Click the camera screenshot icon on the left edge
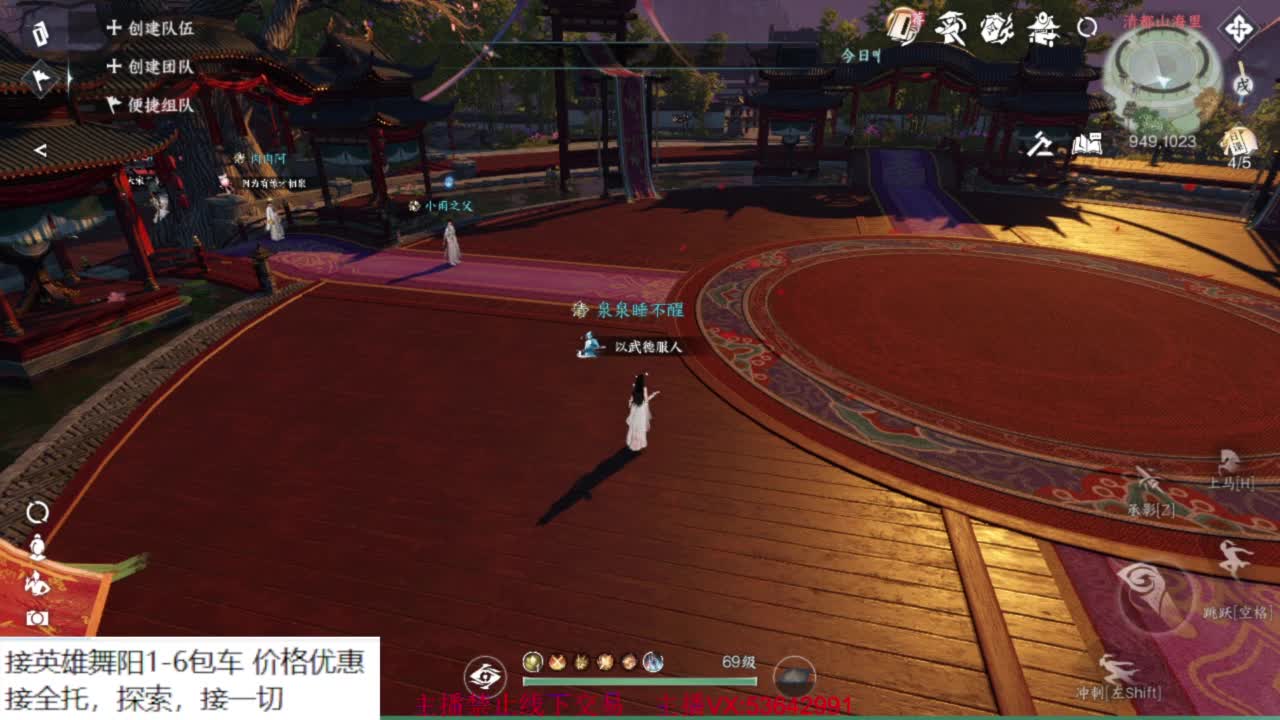The width and height of the screenshot is (1280, 720). point(36,616)
